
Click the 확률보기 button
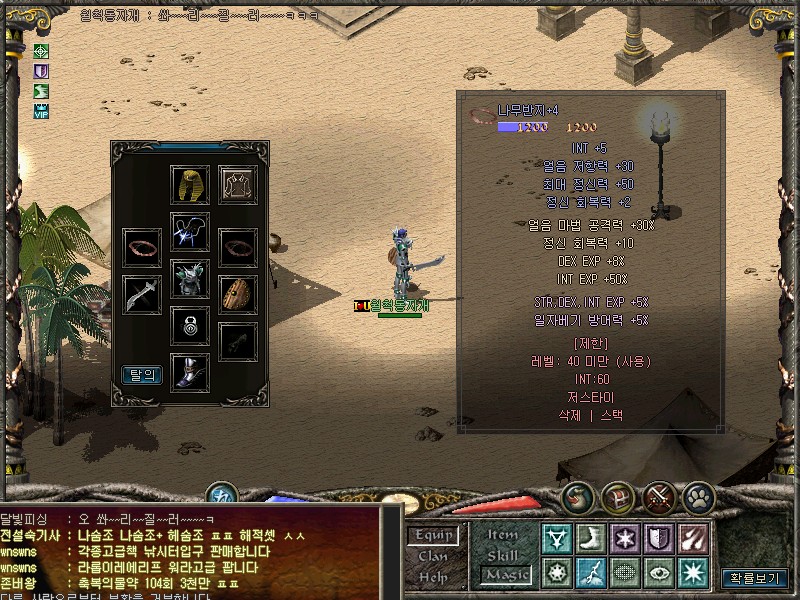click(x=754, y=577)
